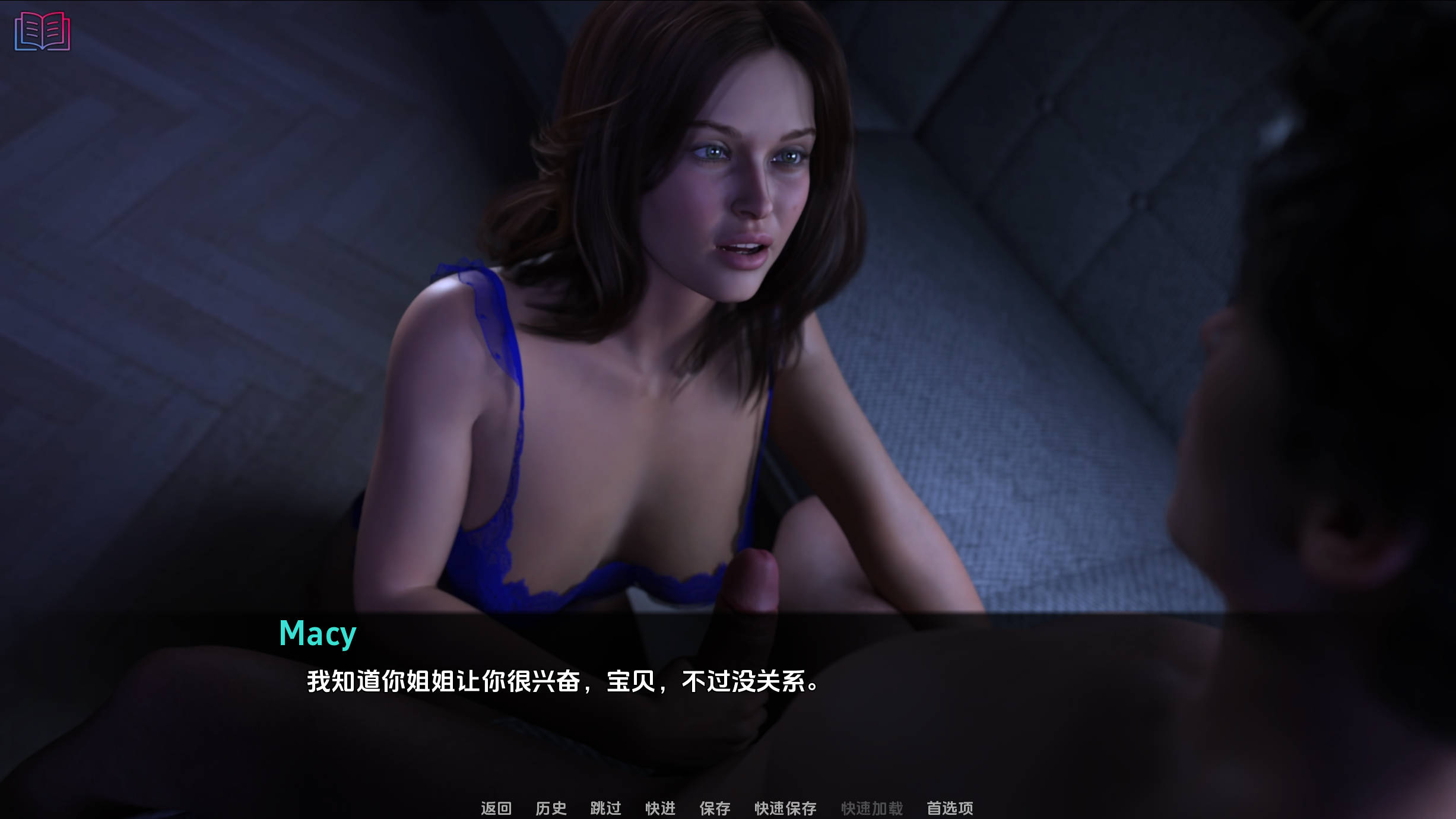The width and height of the screenshot is (1456, 819).
Task: Click 跳过 to skip read text
Action: [x=605, y=808]
